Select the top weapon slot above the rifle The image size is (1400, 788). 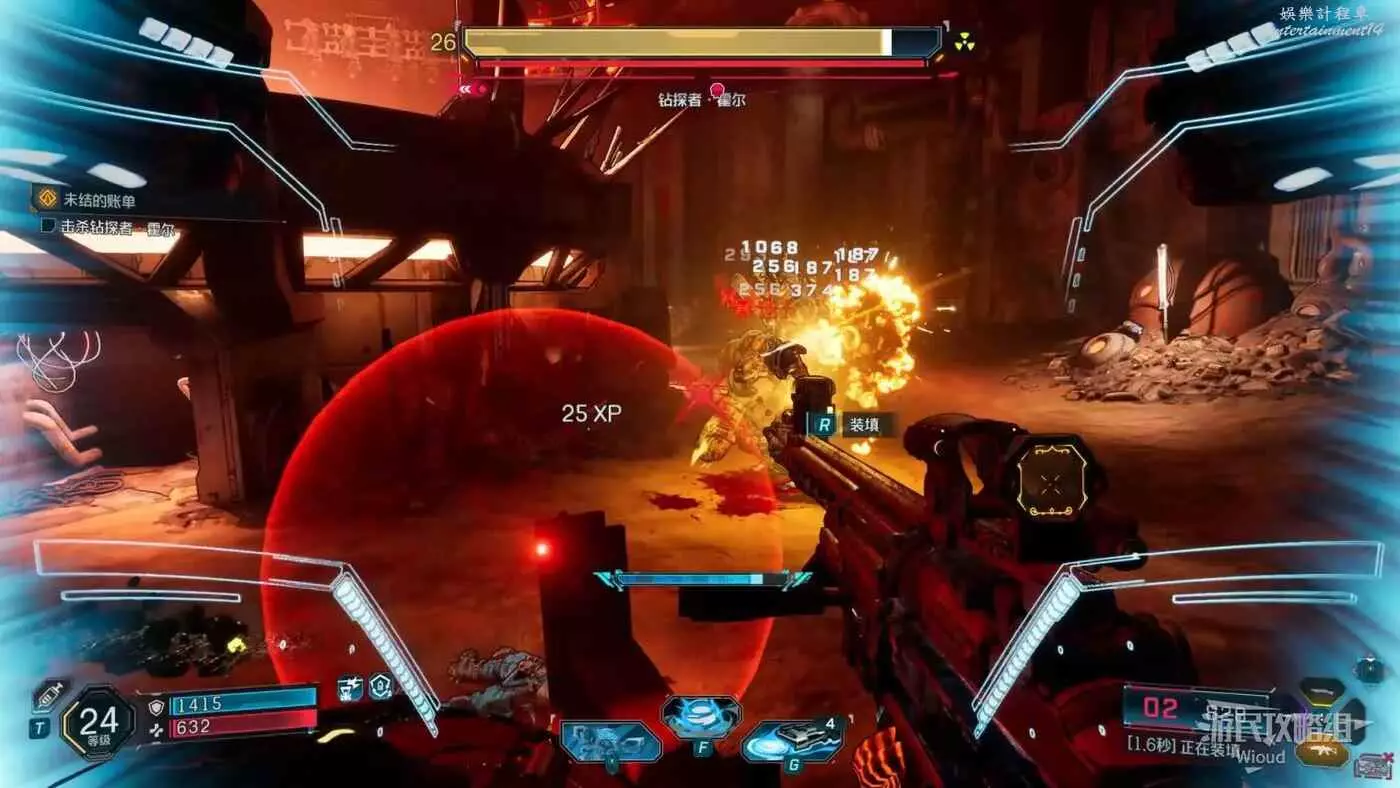(x=1321, y=690)
